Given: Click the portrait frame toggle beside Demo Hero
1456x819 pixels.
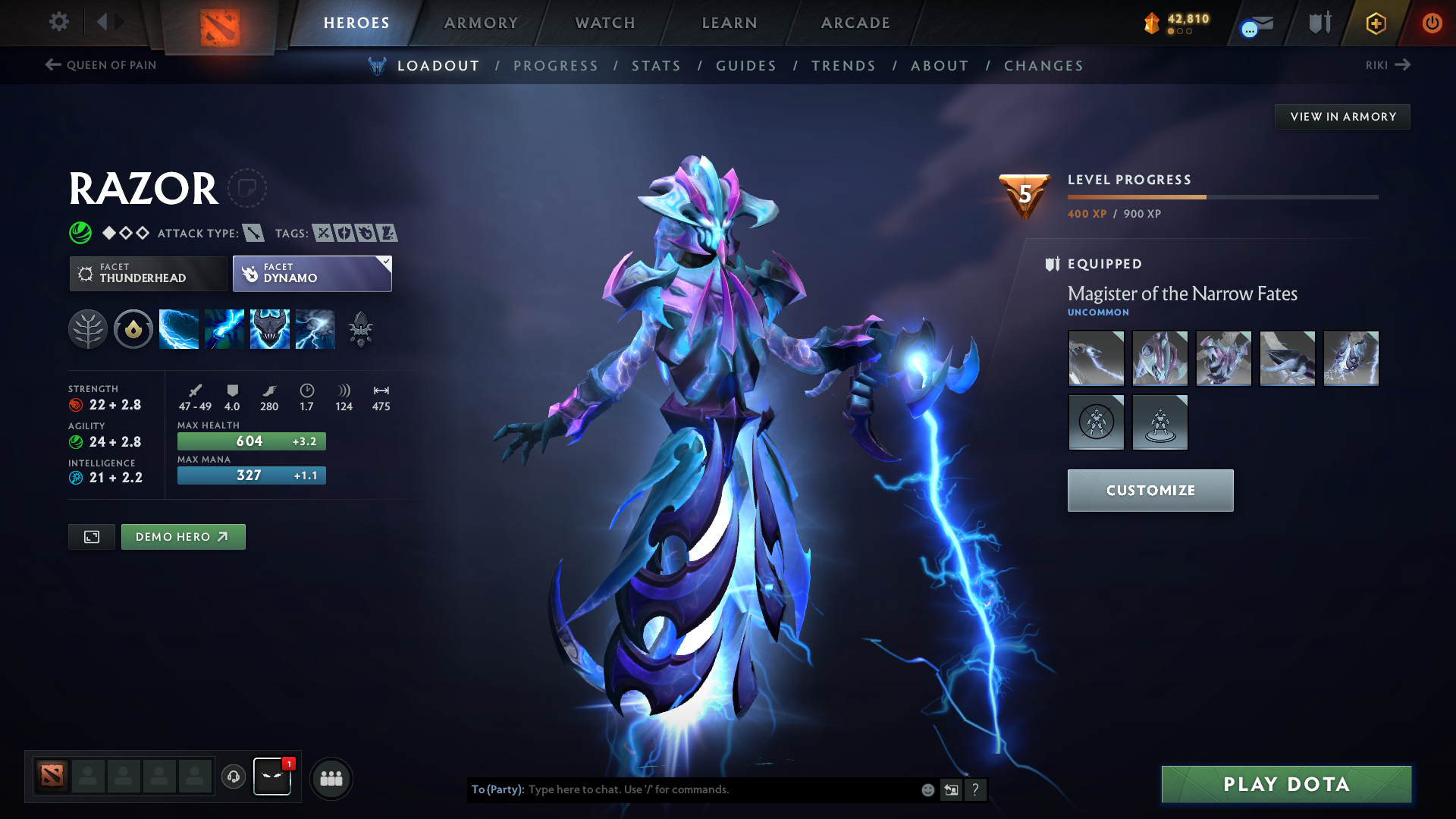Looking at the screenshot, I should click(91, 536).
